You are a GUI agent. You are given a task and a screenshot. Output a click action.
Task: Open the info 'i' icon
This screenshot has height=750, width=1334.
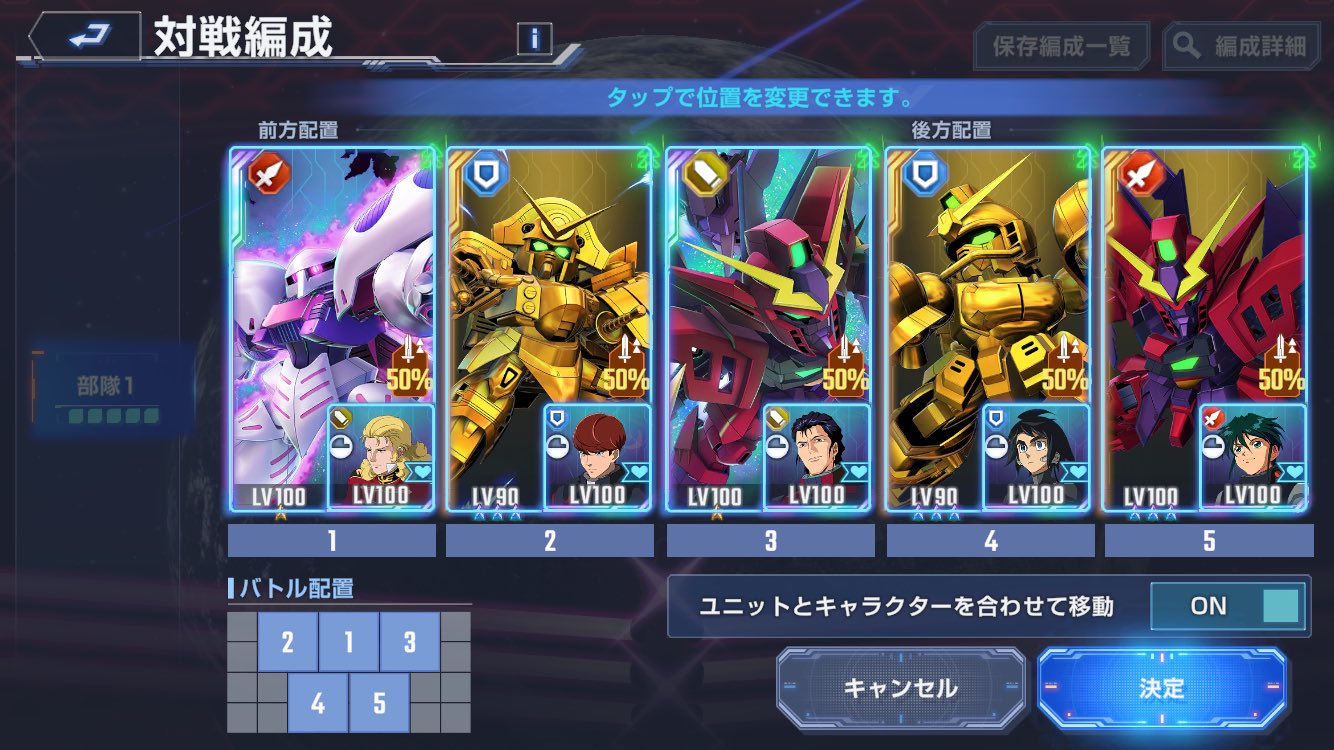point(535,39)
